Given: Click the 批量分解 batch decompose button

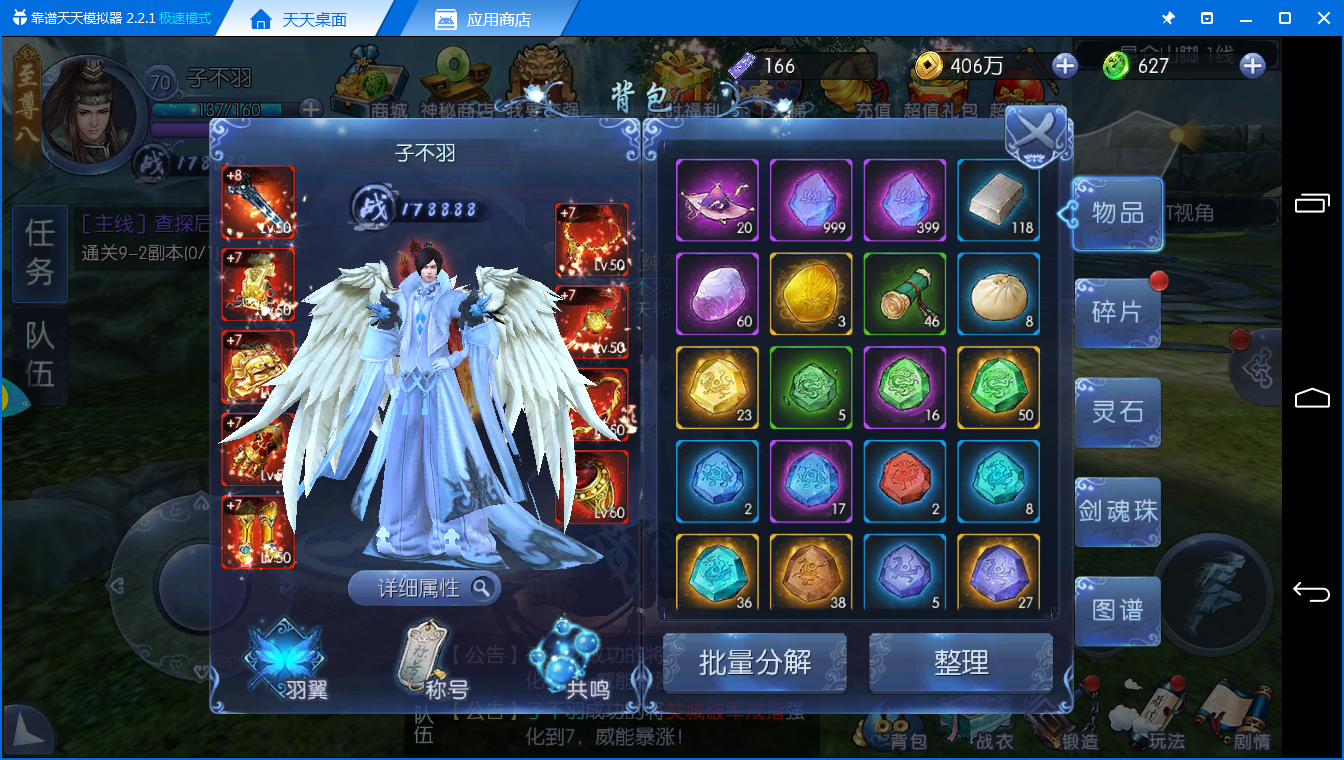Looking at the screenshot, I should coord(755,662).
